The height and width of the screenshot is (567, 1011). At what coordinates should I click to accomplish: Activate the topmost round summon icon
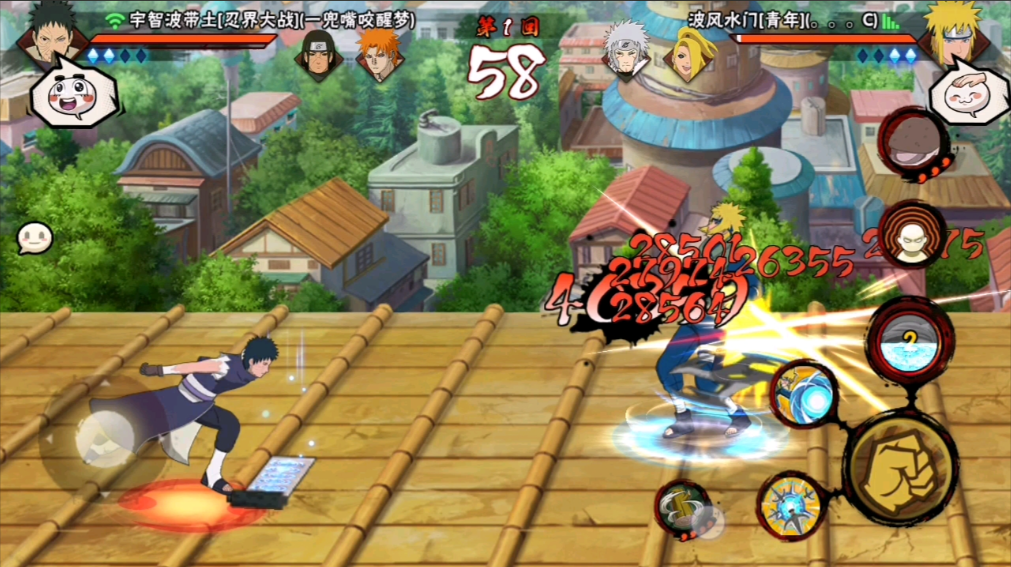pyautogui.click(x=912, y=140)
